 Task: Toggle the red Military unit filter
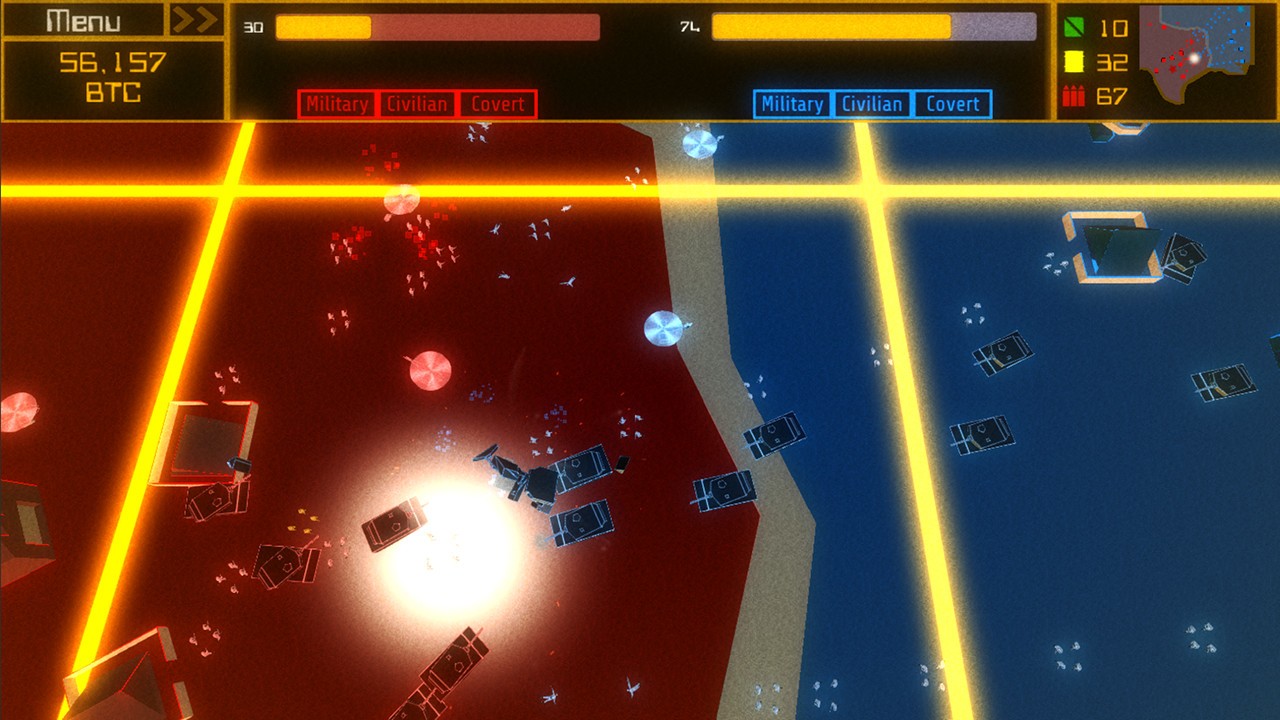(337, 103)
